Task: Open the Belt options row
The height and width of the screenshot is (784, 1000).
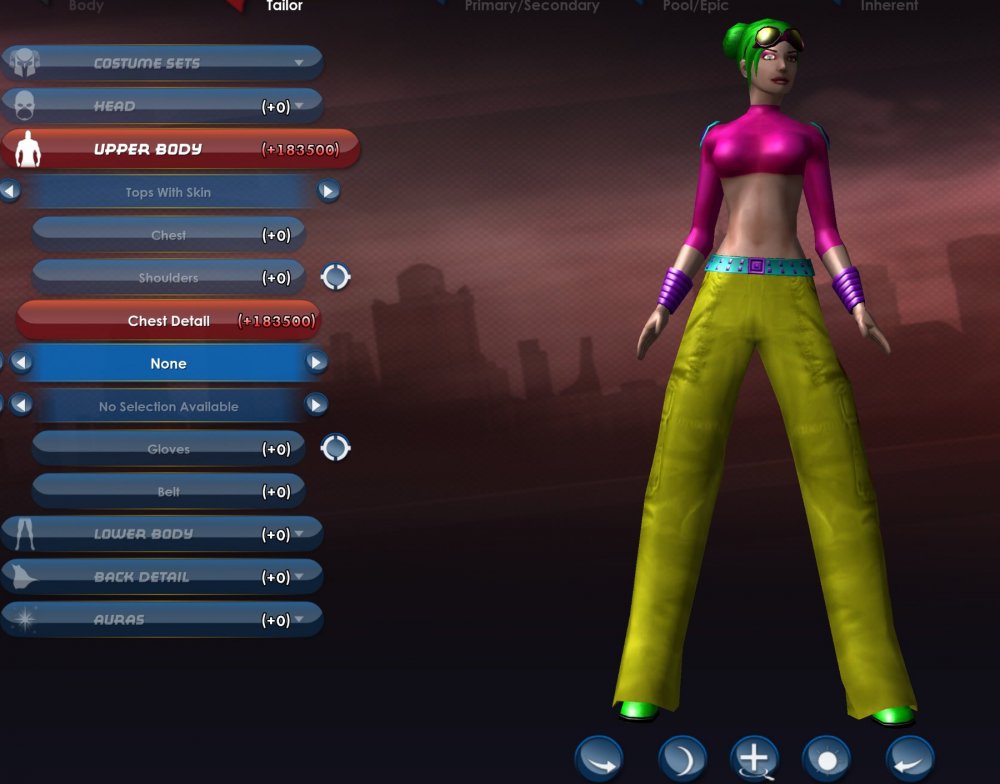Action: point(168,492)
